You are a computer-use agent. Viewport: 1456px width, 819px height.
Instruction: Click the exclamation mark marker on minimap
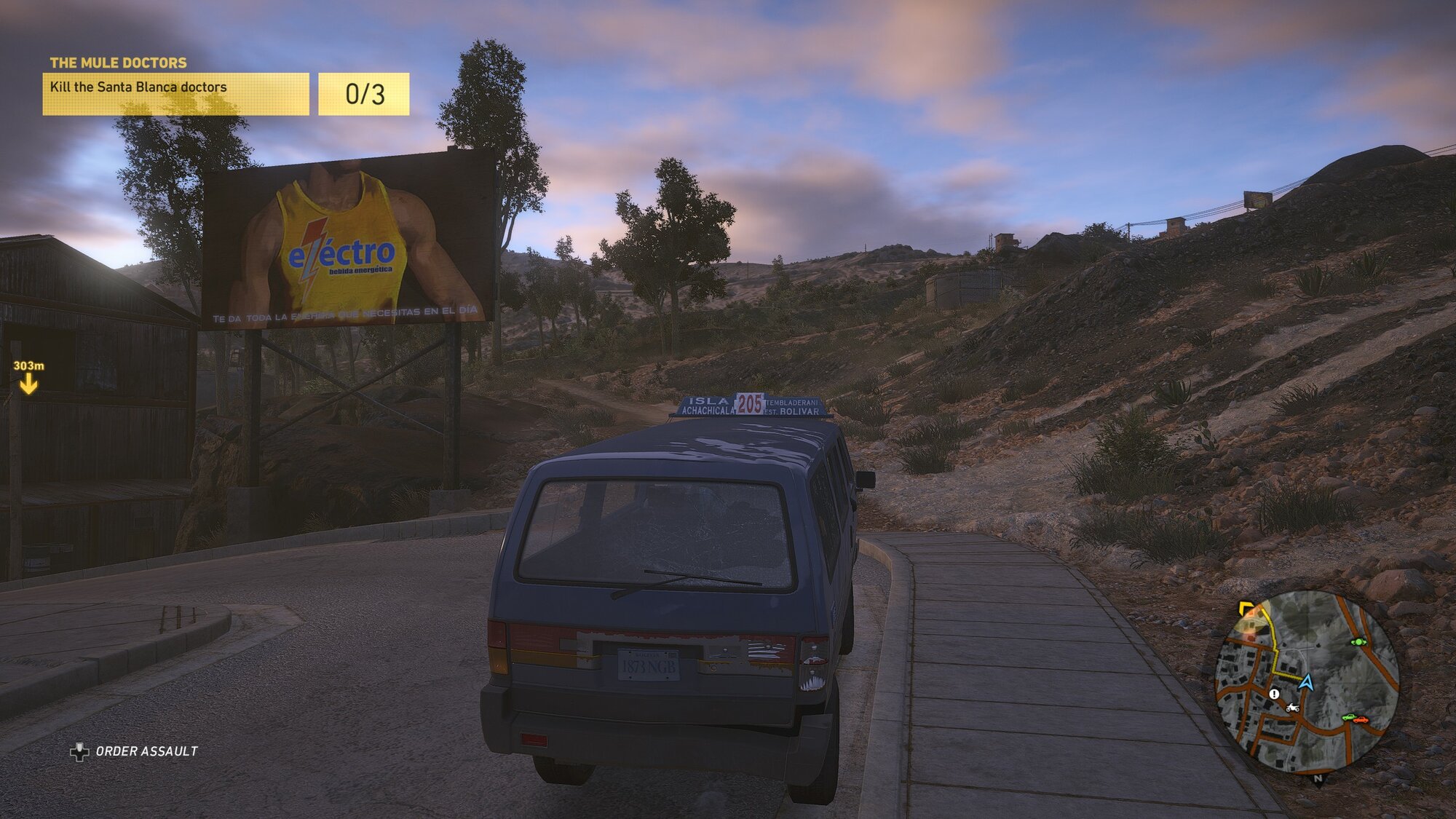click(x=1274, y=694)
